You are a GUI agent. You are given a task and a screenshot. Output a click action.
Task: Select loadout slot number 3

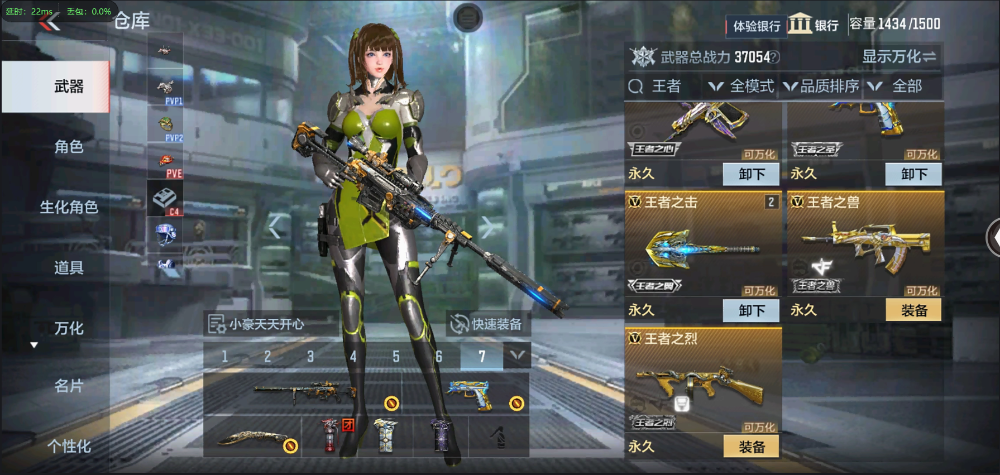tap(310, 356)
